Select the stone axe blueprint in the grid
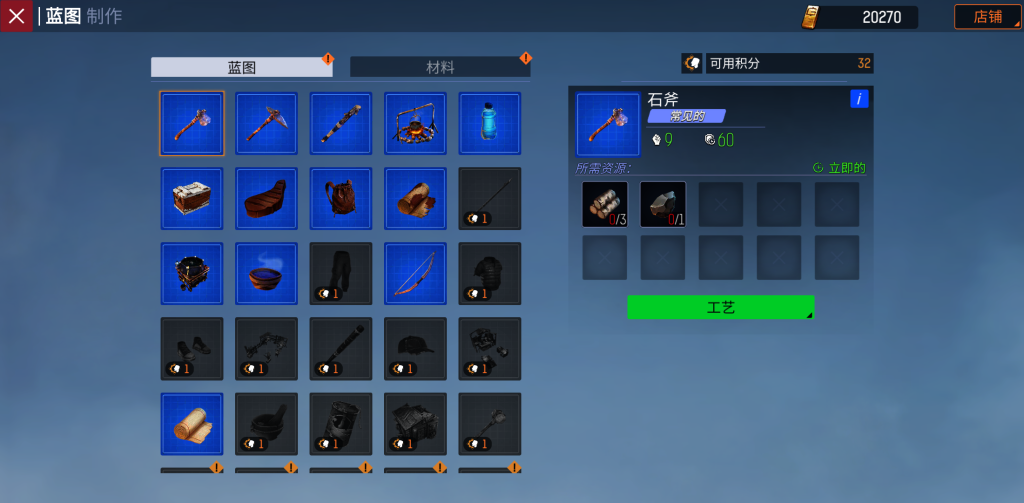This screenshot has height=503, width=1024. click(x=192, y=123)
